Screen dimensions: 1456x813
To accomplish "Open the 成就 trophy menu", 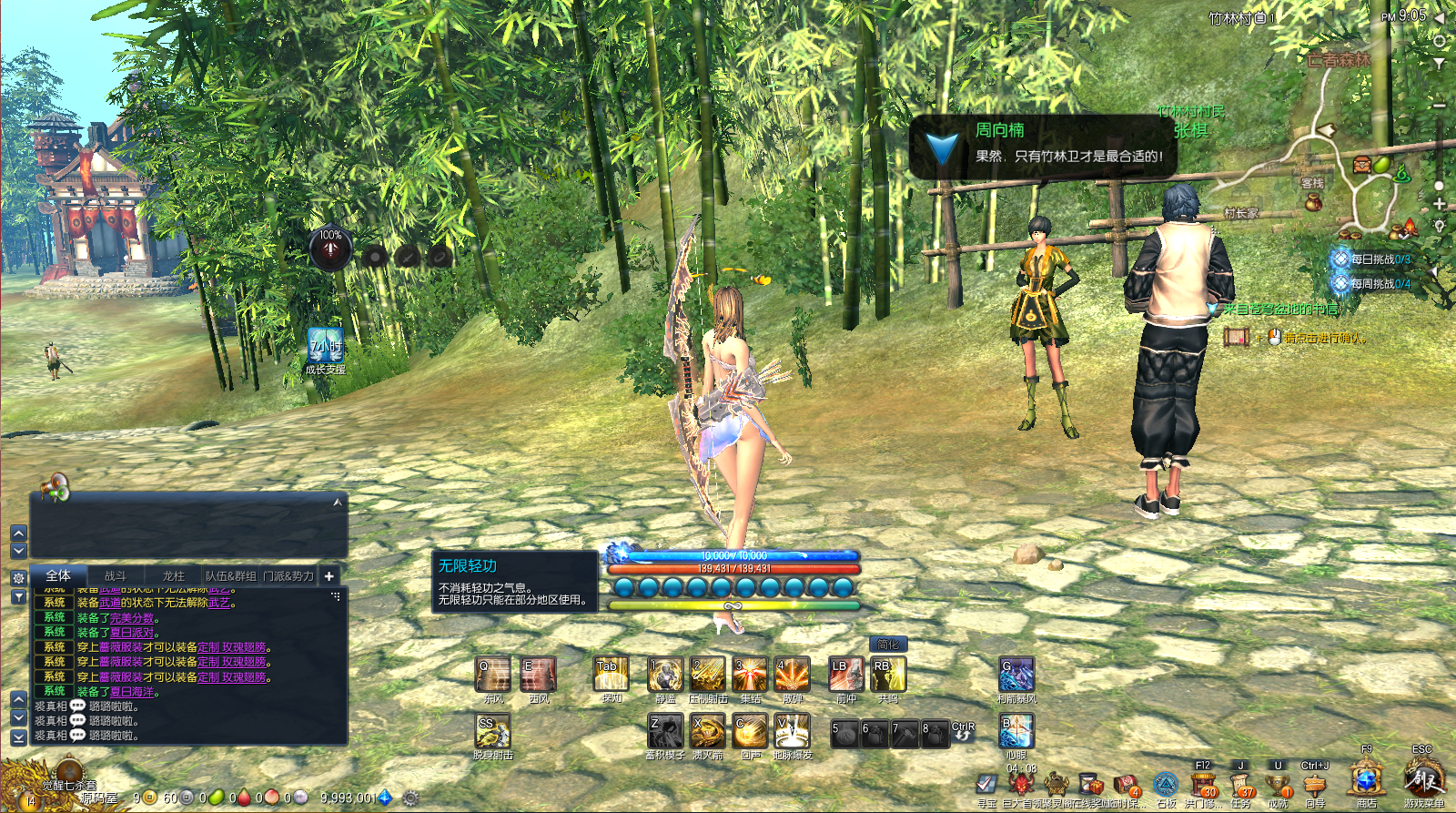I will pyautogui.click(x=1278, y=785).
